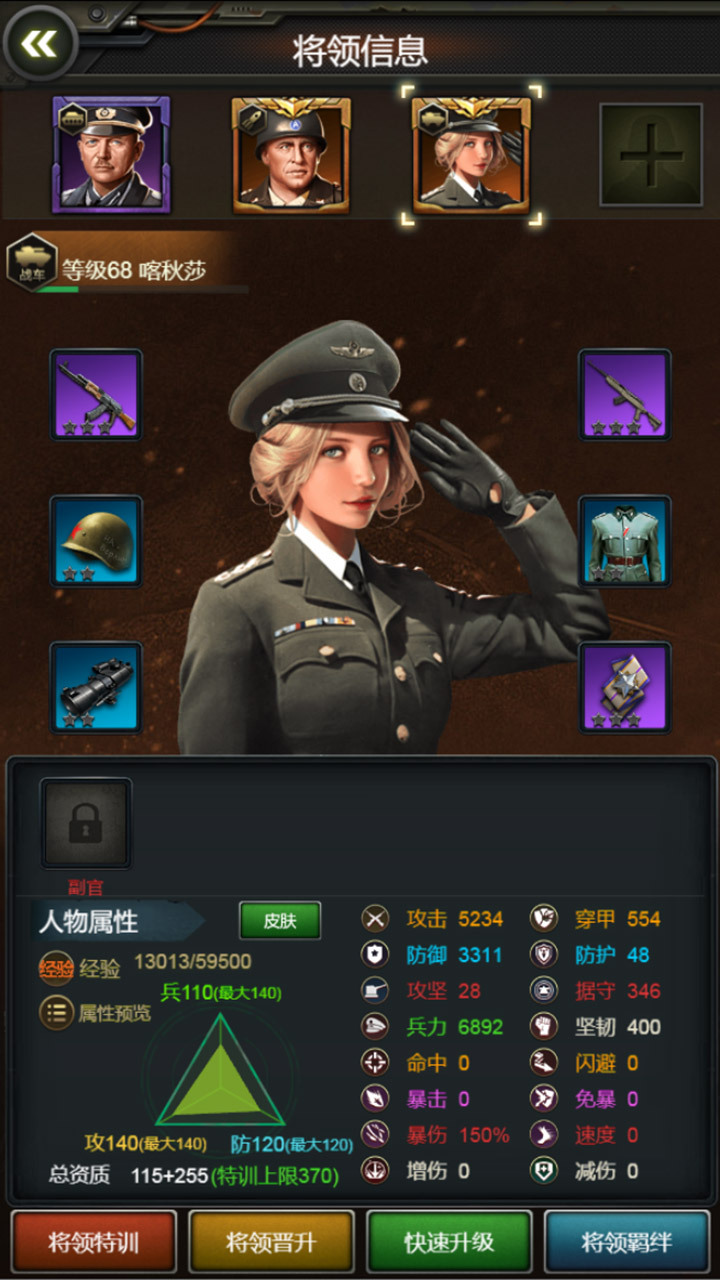Select the submachine gun equipment slot
The width and height of the screenshot is (720, 1280).
click(625, 394)
